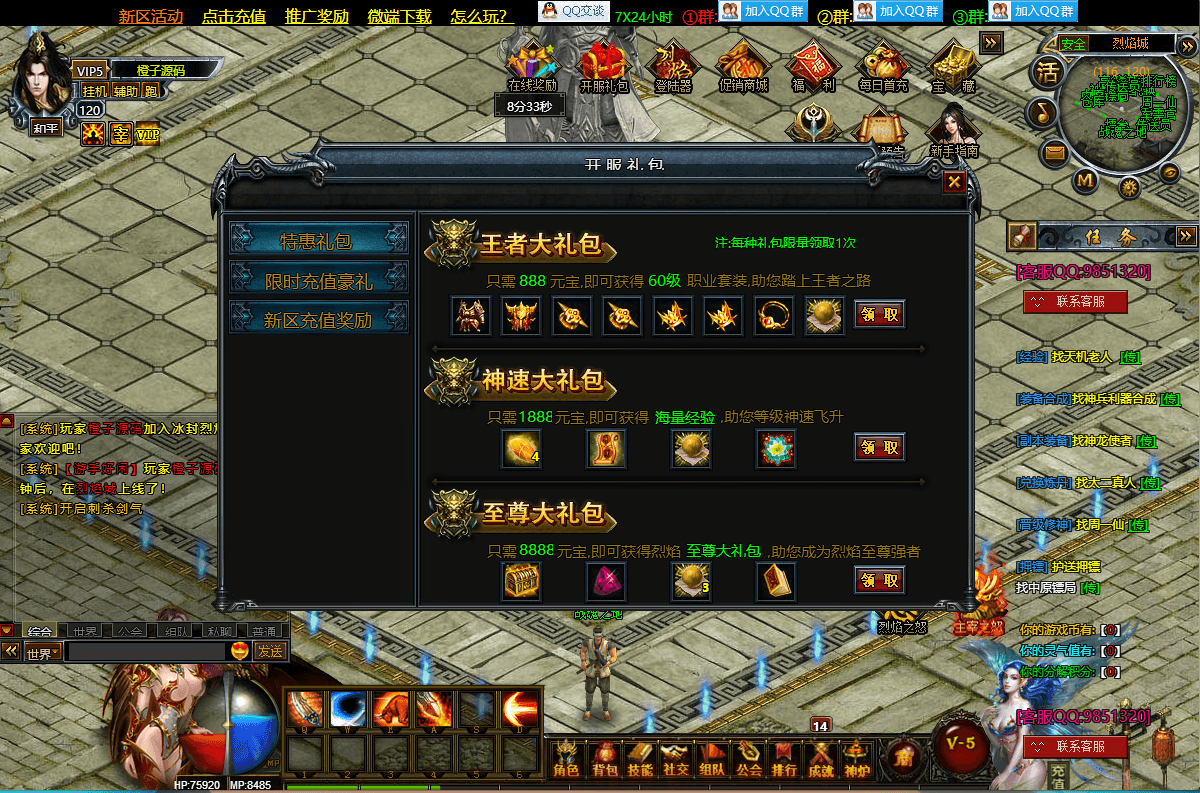Select the 特惠礼包 tab
This screenshot has height=793, width=1200.
[318, 240]
